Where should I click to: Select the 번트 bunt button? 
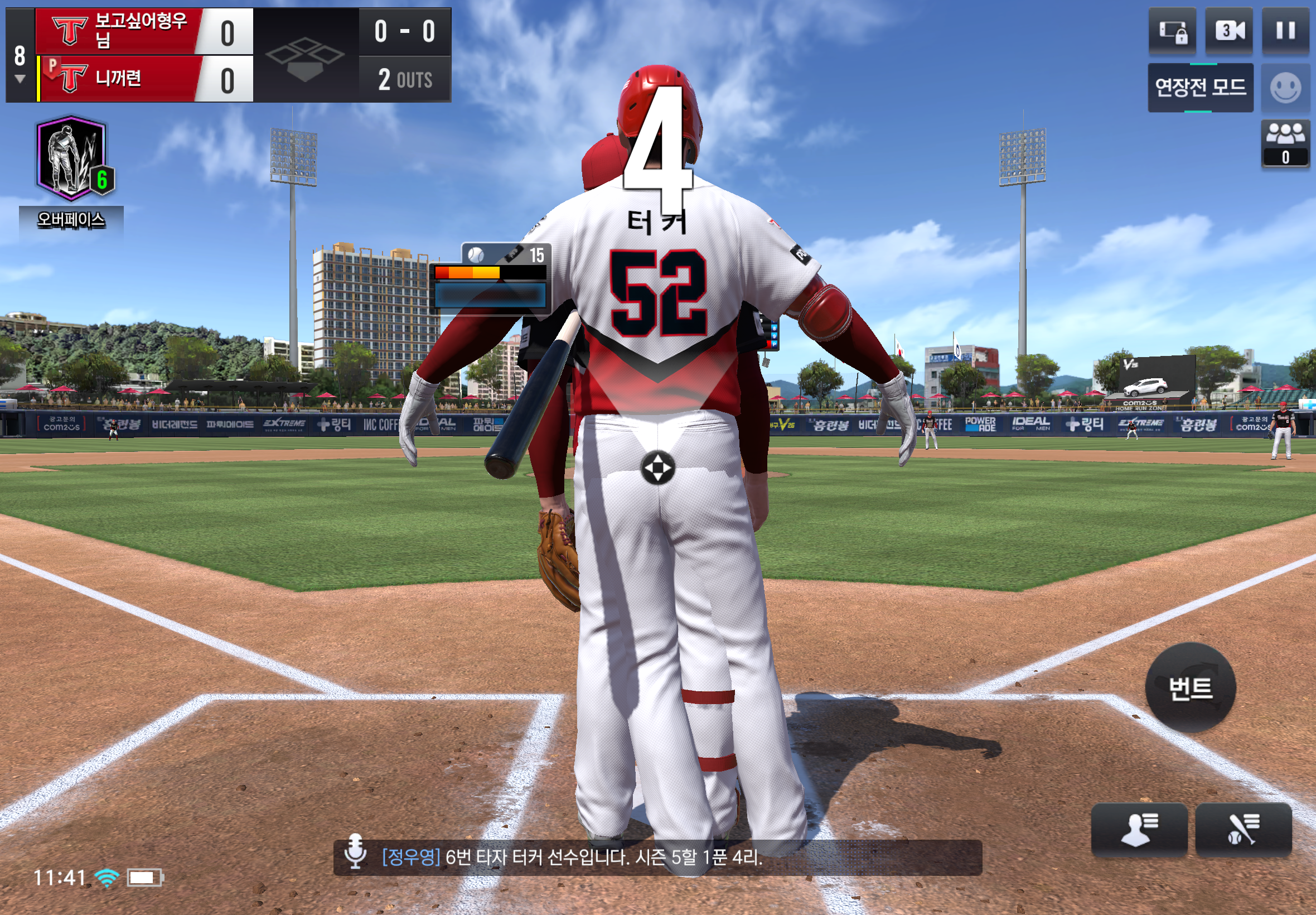coord(1190,687)
